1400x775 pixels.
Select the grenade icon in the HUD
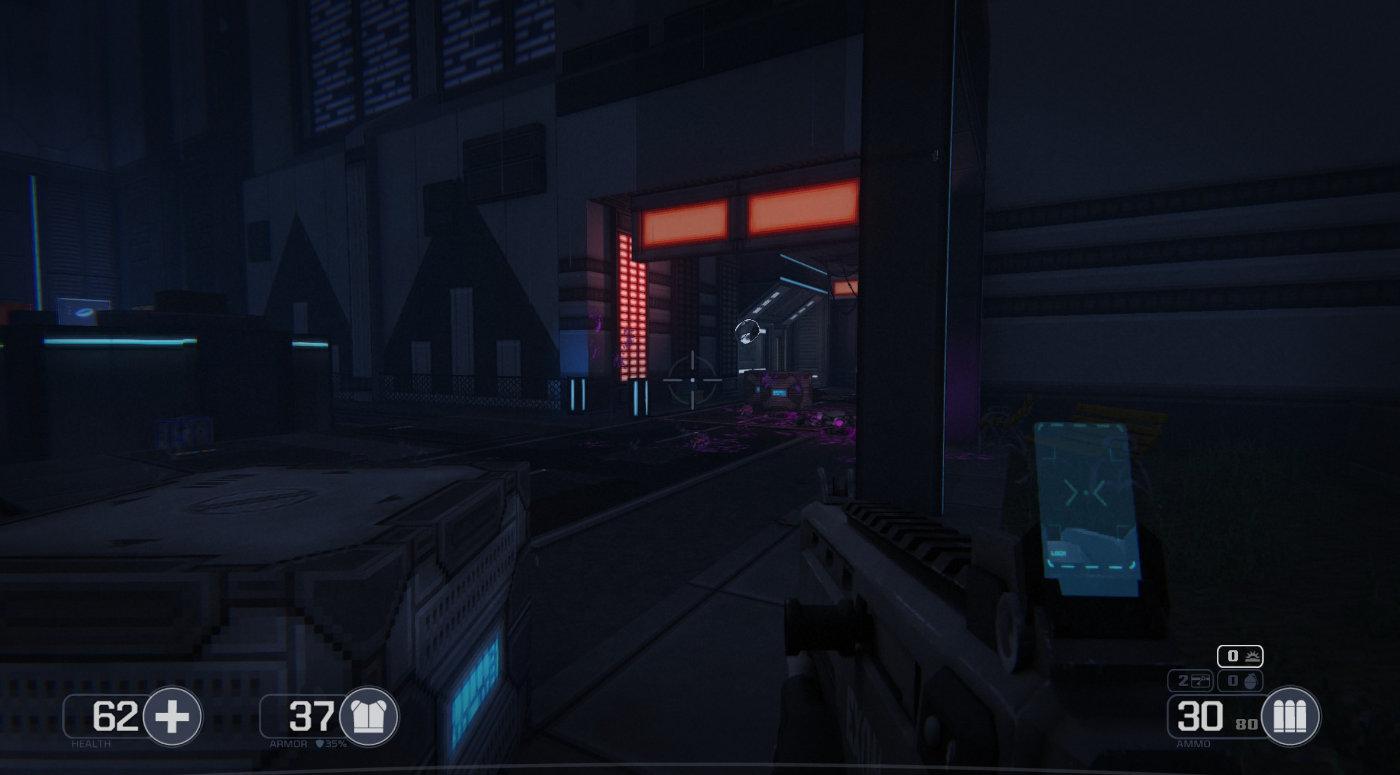coord(1251,679)
